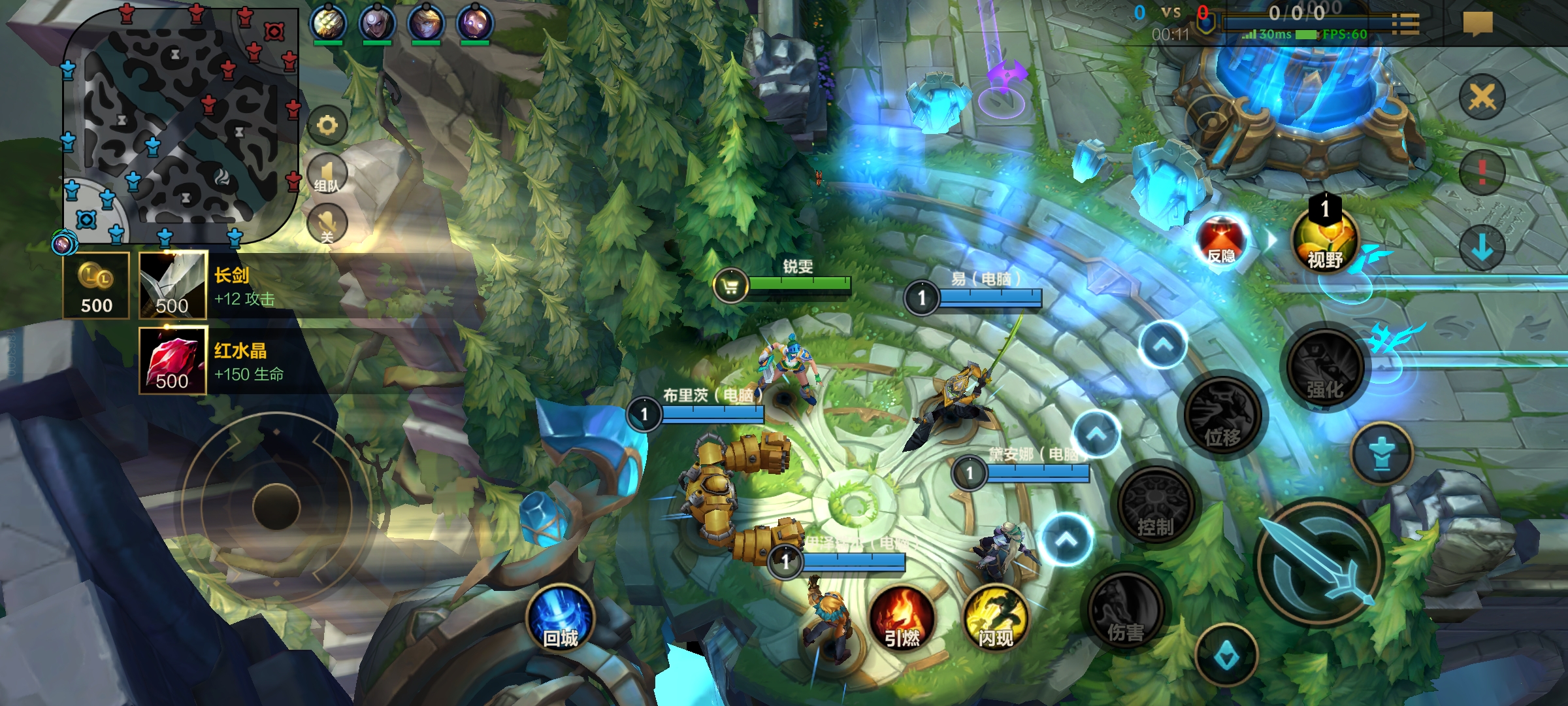Buy the 长剑 long sword item
The image size is (1568, 706).
click(173, 286)
